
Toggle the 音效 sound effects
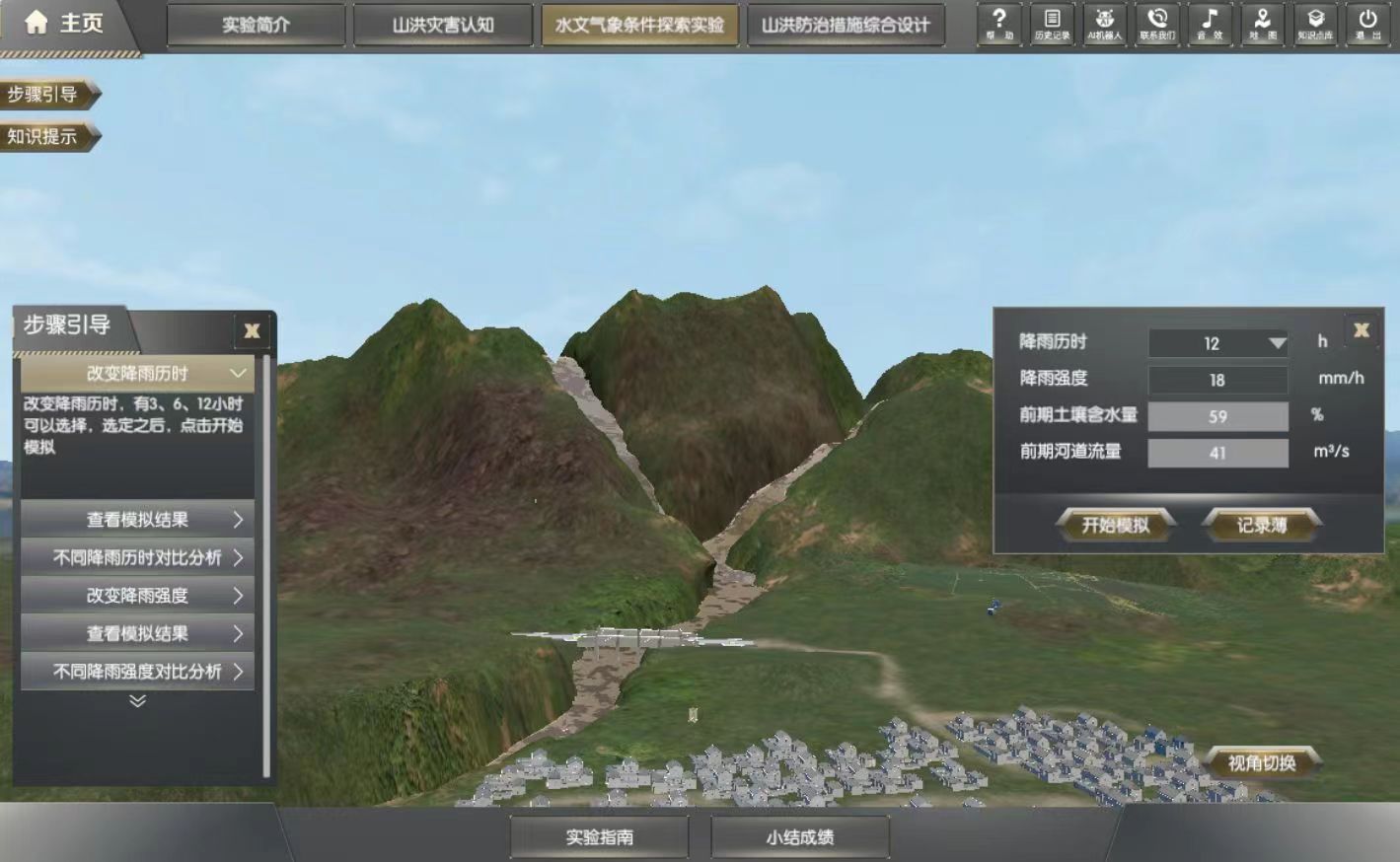click(x=1212, y=25)
